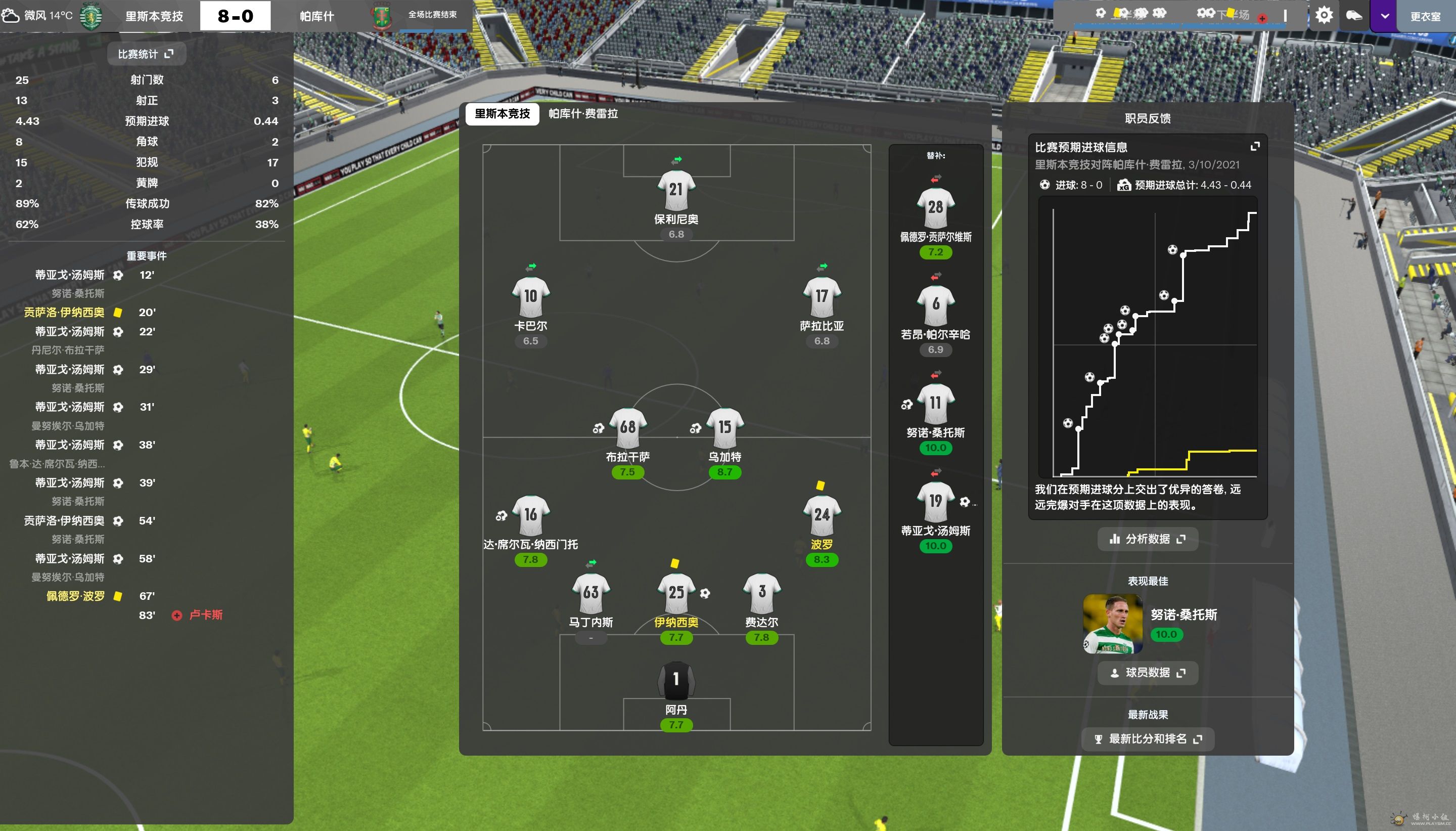Select substitute 努诺·桑托斯 number 11 shirt
Image resolution: width=1456 pixels, height=831 pixels.
click(935, 404)
